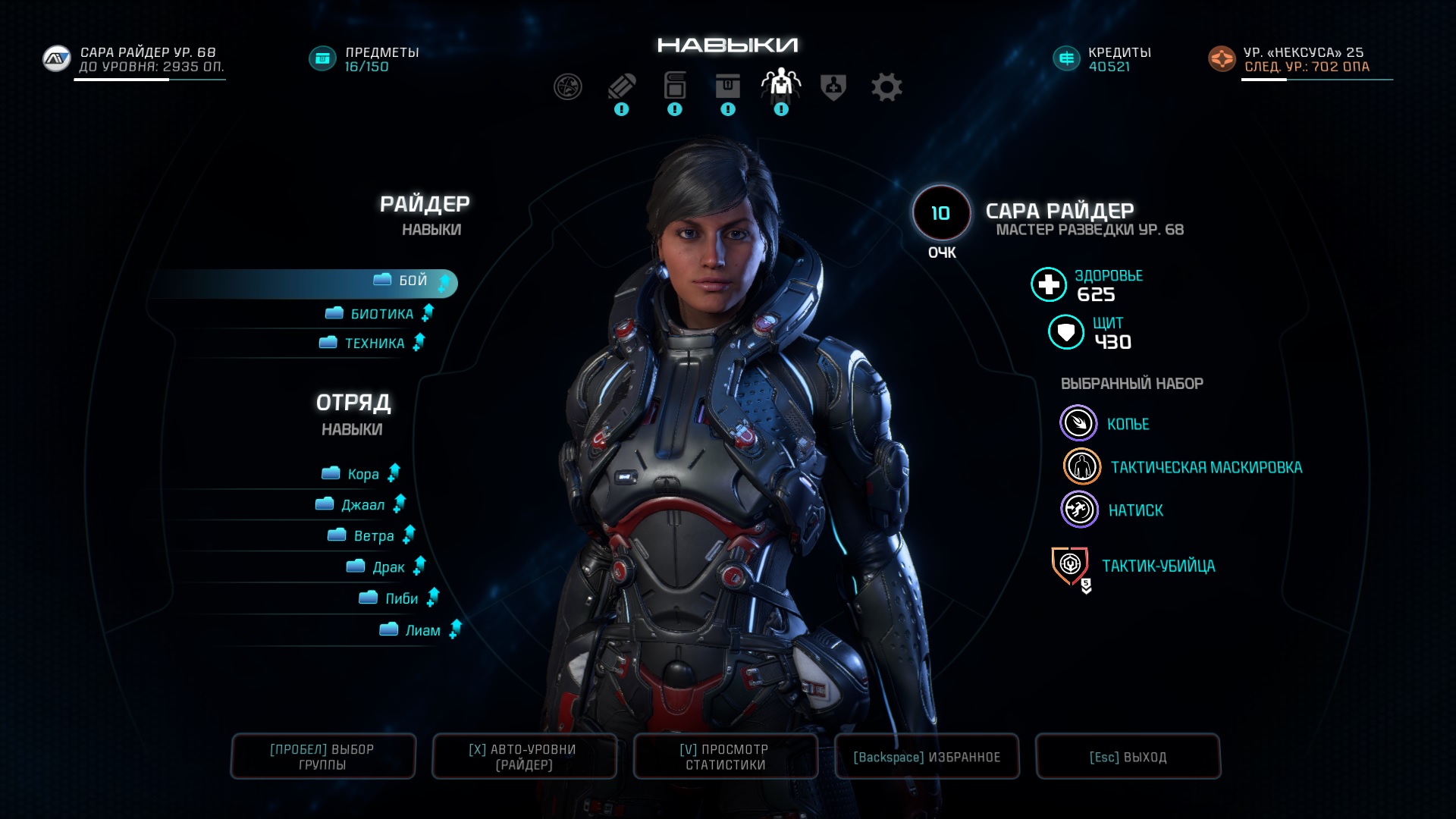Switch to the pencil journal tab
Image resolution: width=1456 pixels, height=819 pixels.
coord(621,87)
